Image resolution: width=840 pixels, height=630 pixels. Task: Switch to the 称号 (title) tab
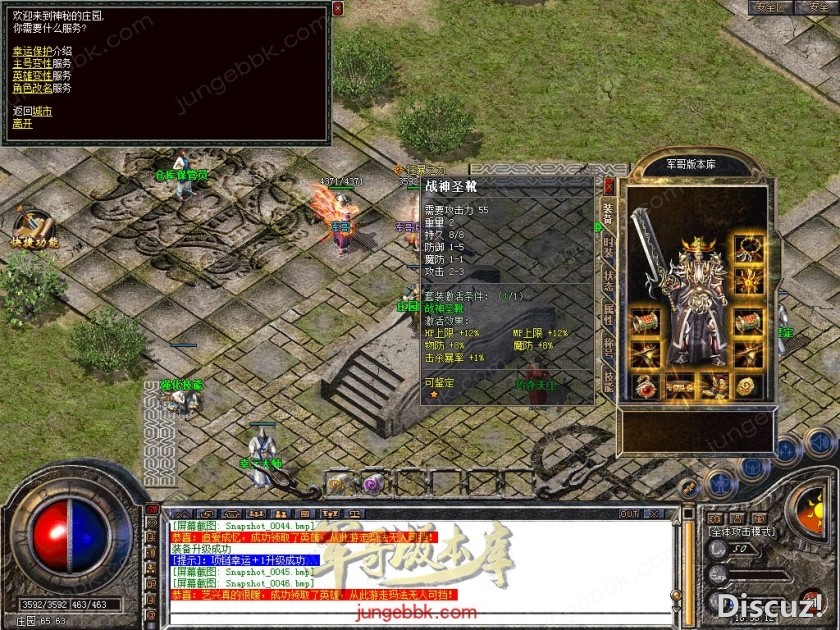point(608,347)
